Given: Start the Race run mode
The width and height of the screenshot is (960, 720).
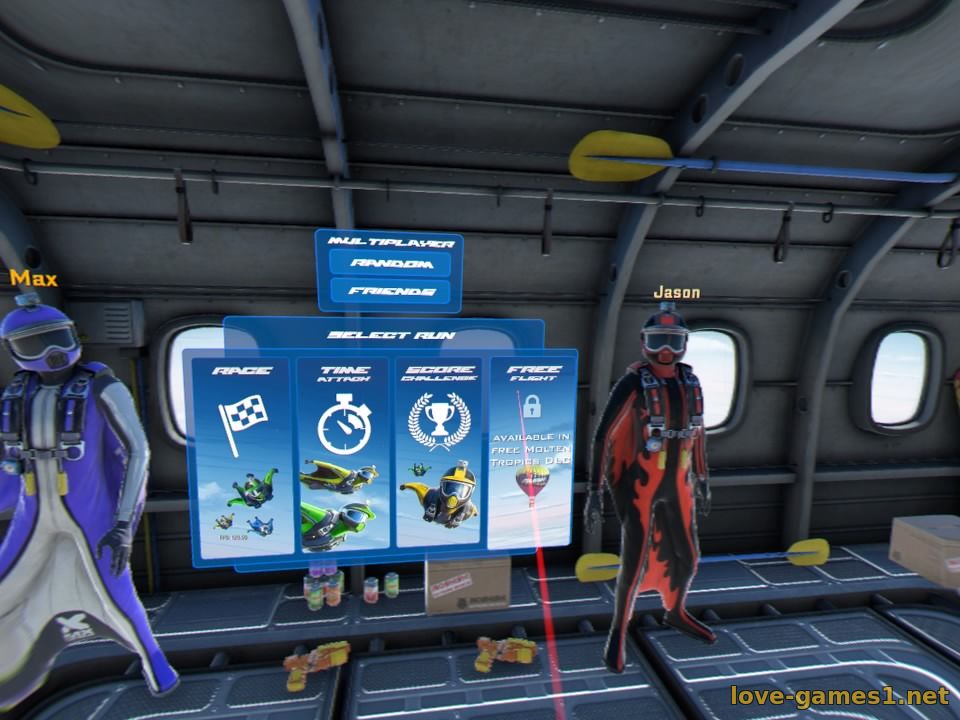Looking at the screenshot, I should click(240, 455).
